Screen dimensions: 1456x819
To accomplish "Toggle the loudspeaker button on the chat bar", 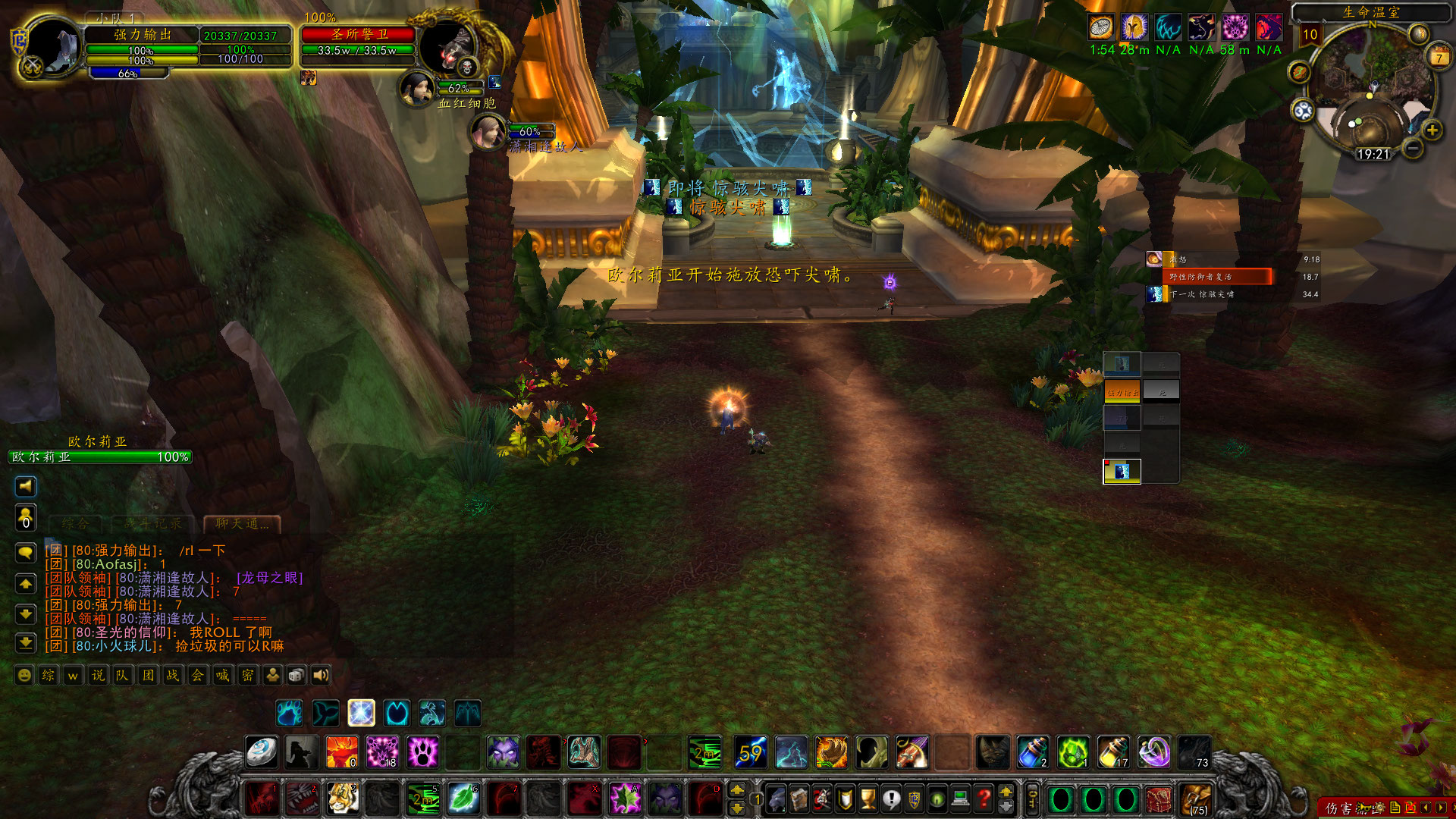I will pos(320,676).
